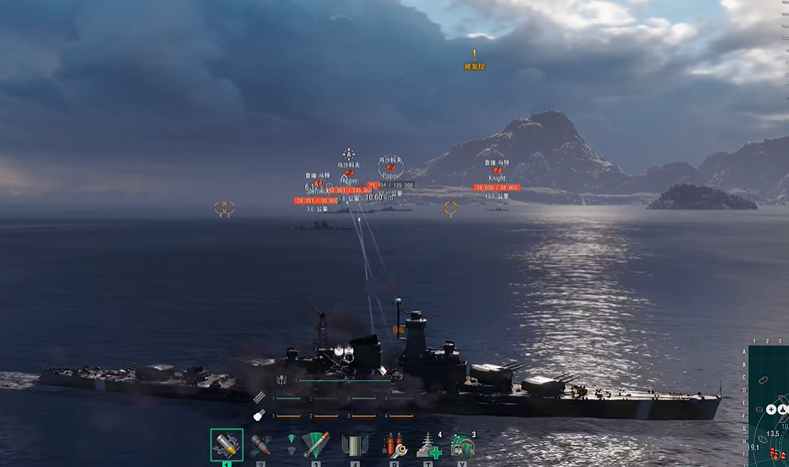This screenshot has width=789, height=467.
Task: Select the green torpedo weapon slot
Action: pos(316,445)
